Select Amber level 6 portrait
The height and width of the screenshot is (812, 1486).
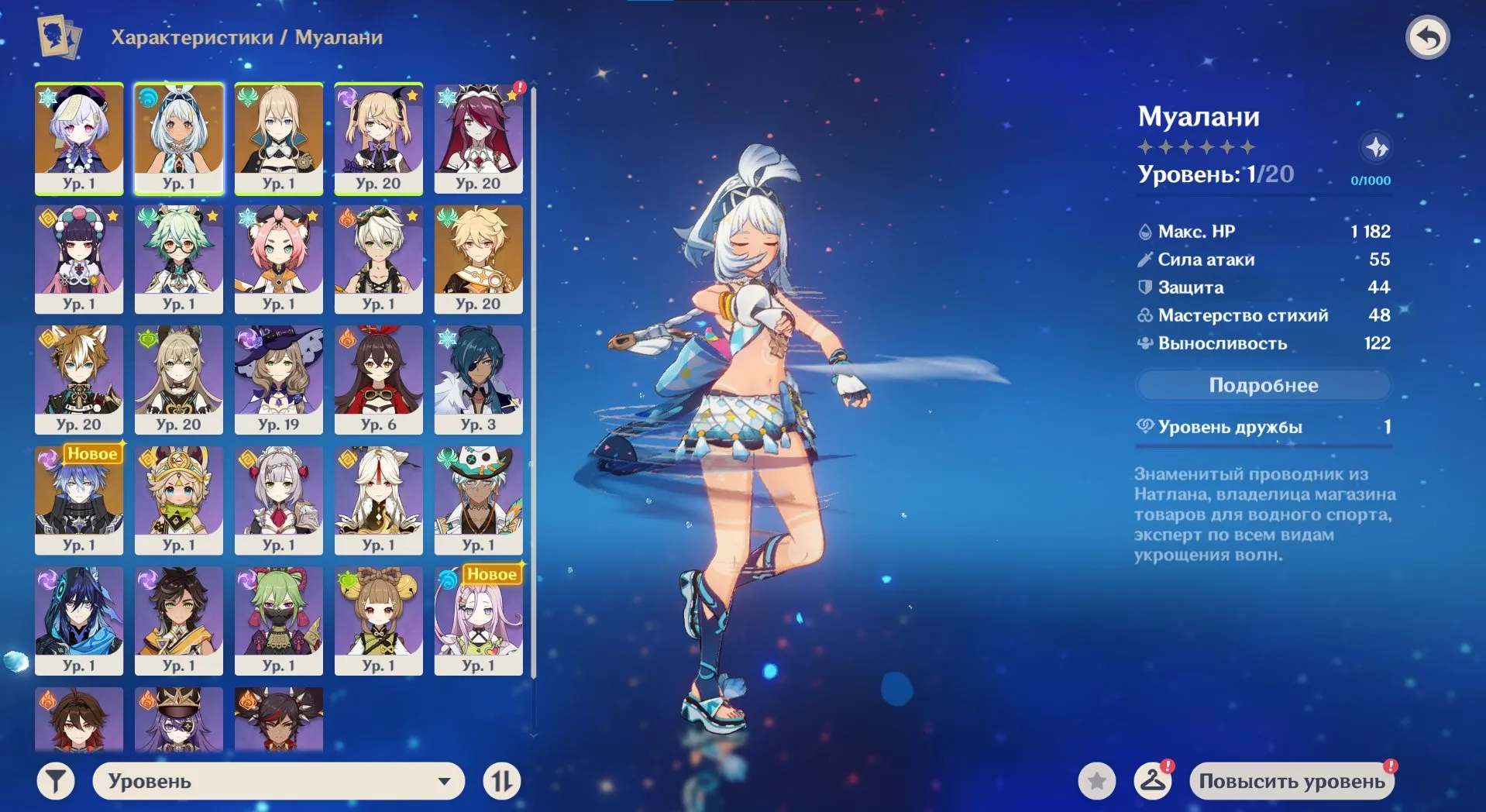click(x=379, y=379)
